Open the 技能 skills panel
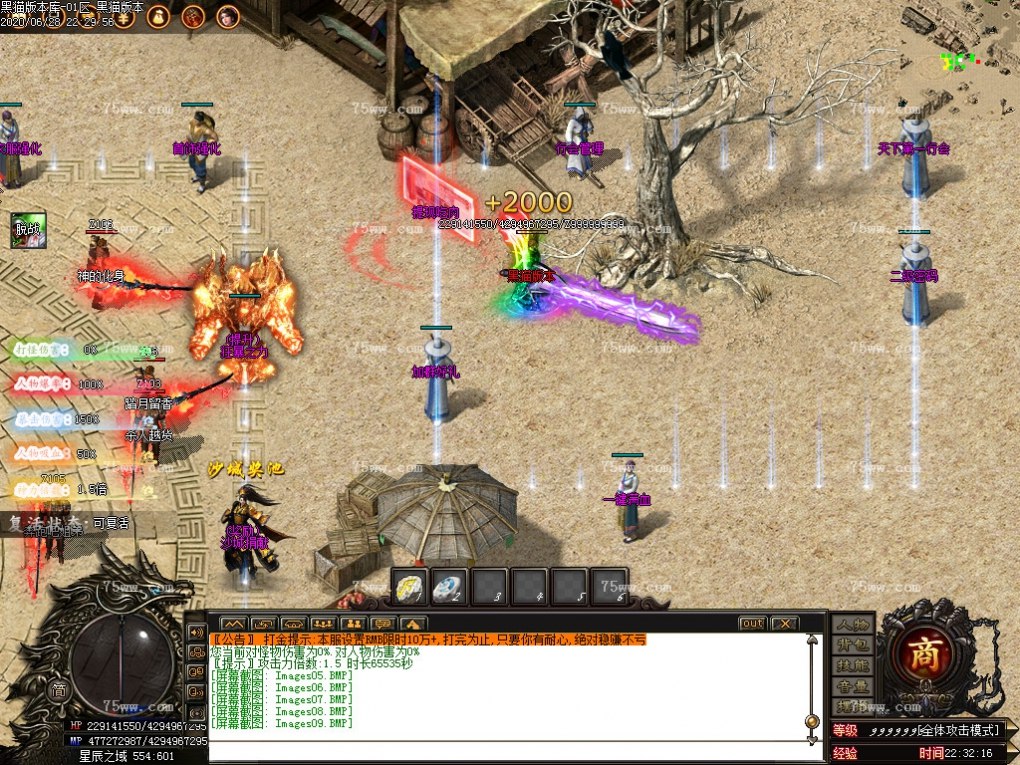Image resolution: width=1020 pixels, height=765 pixels. [x=852, y=666]
